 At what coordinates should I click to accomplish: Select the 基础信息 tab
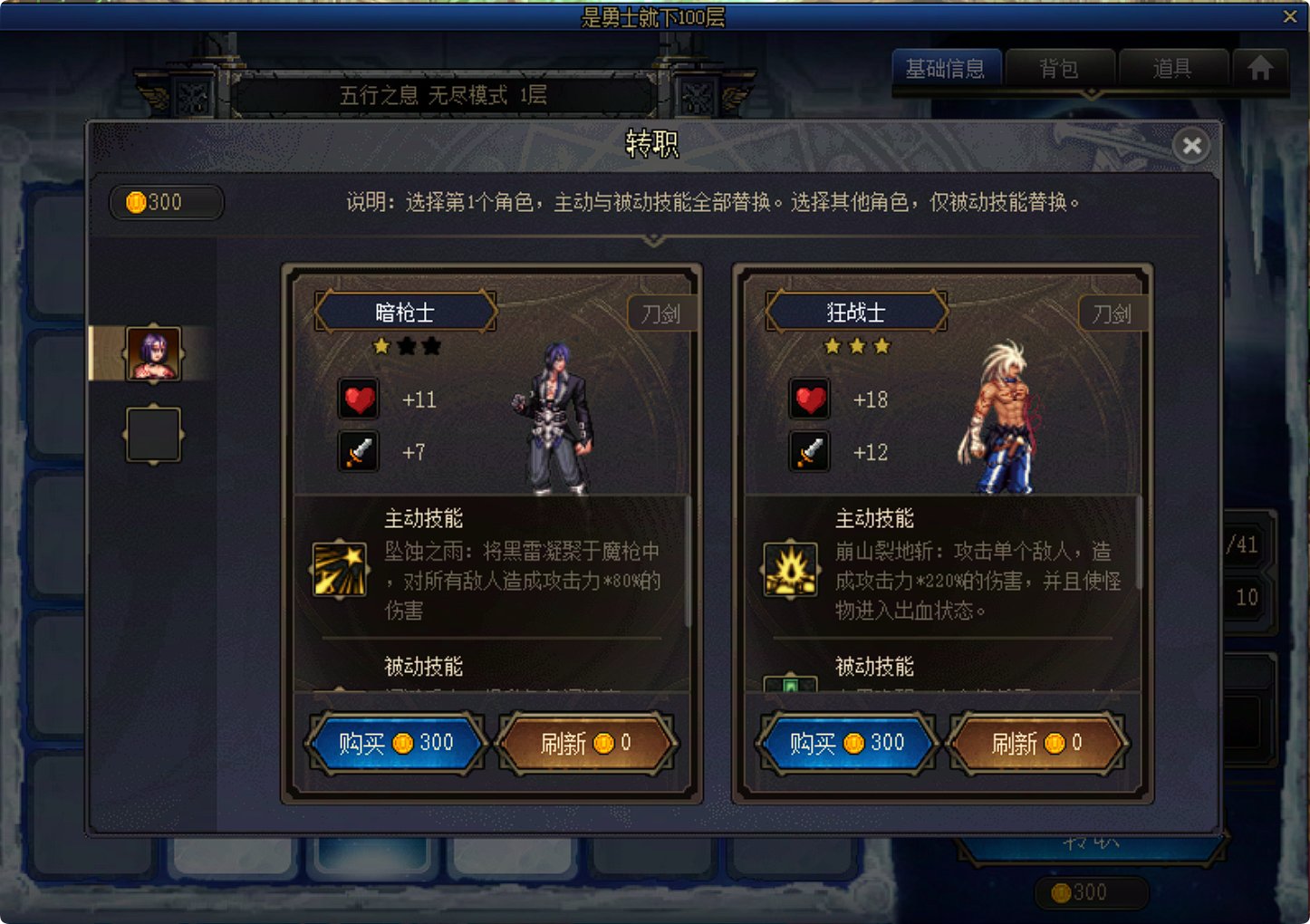(x=947, y=68)
